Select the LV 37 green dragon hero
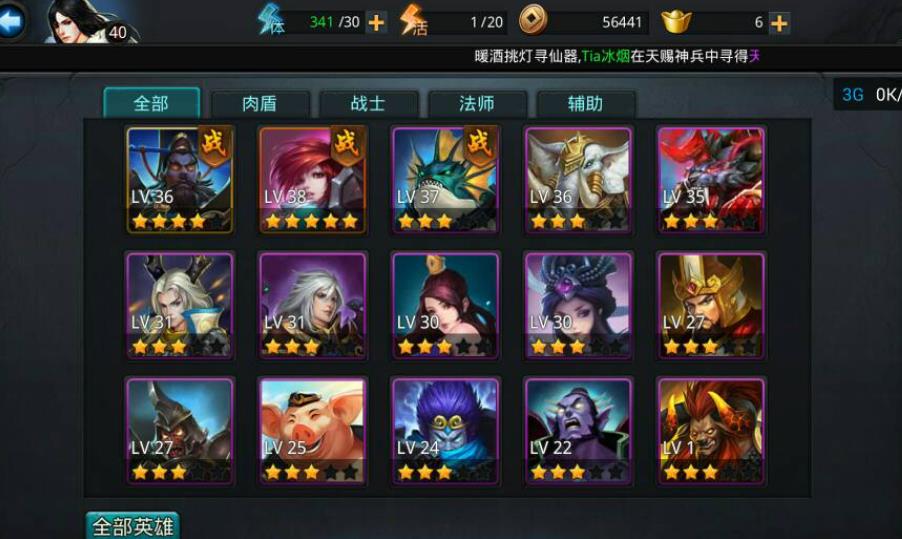This screenshot has width=902, height=539. point(446,179)
